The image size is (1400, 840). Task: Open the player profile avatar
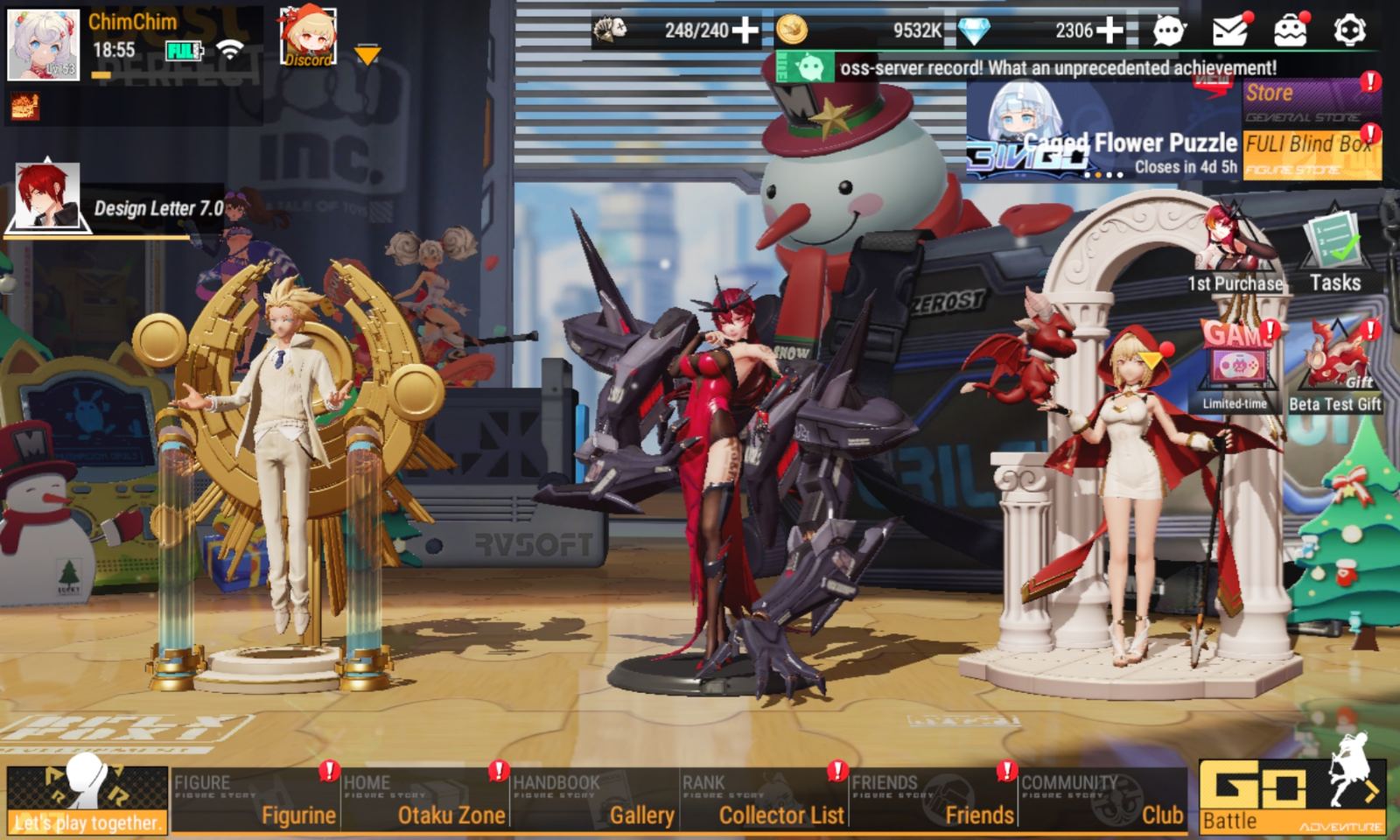[x=43, y=45]
